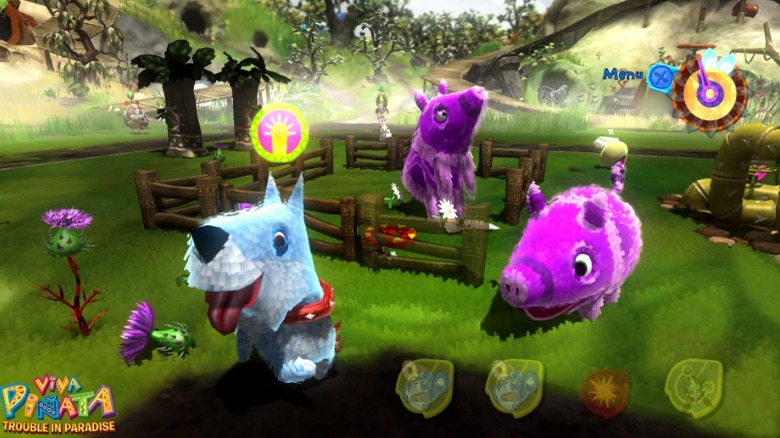Click the rightmost green badge icon
The image size is (780, 438).
click(693, 387)
